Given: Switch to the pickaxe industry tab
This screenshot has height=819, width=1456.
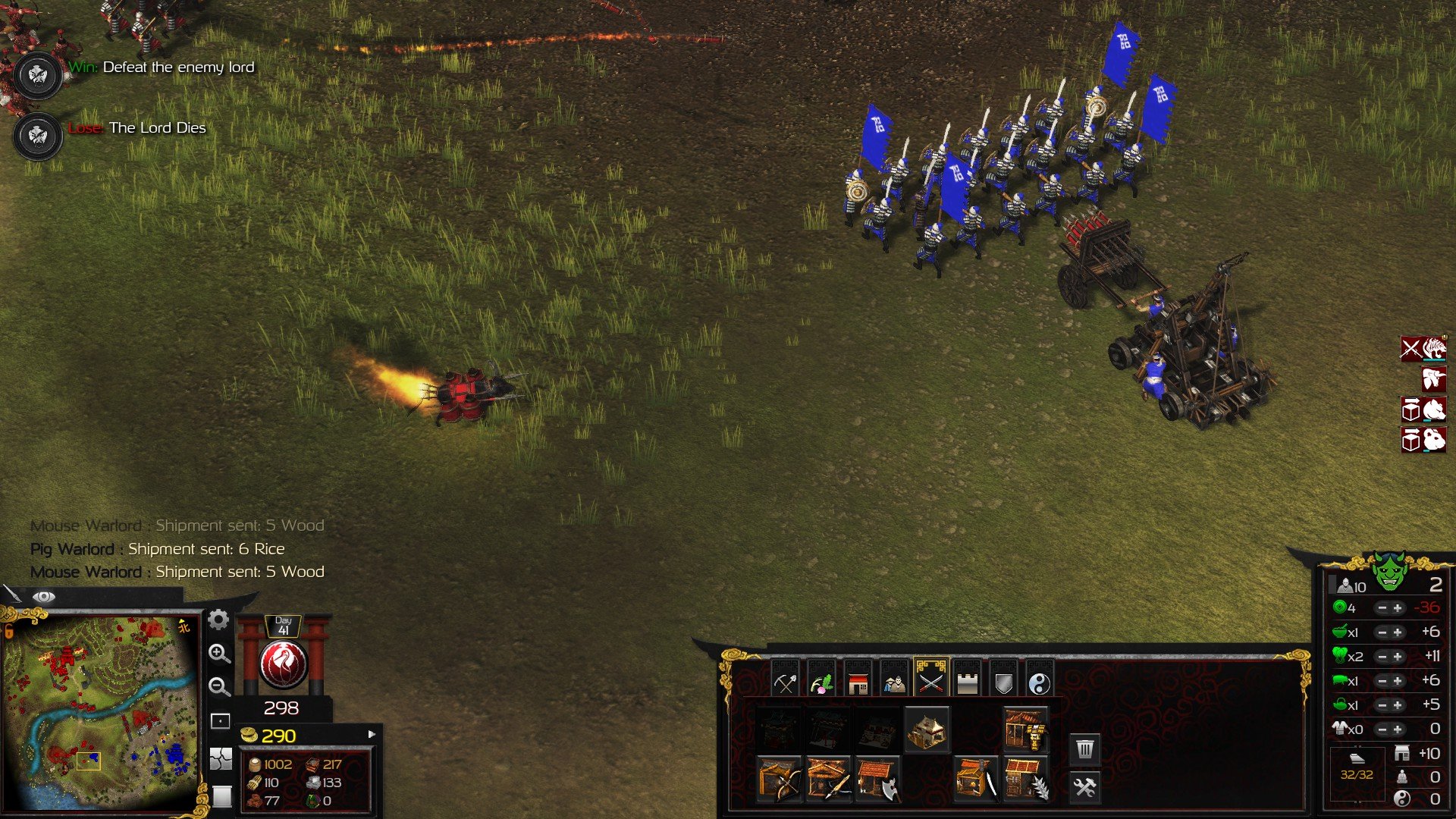Looking at the screenshot, I should click(785, 682).
